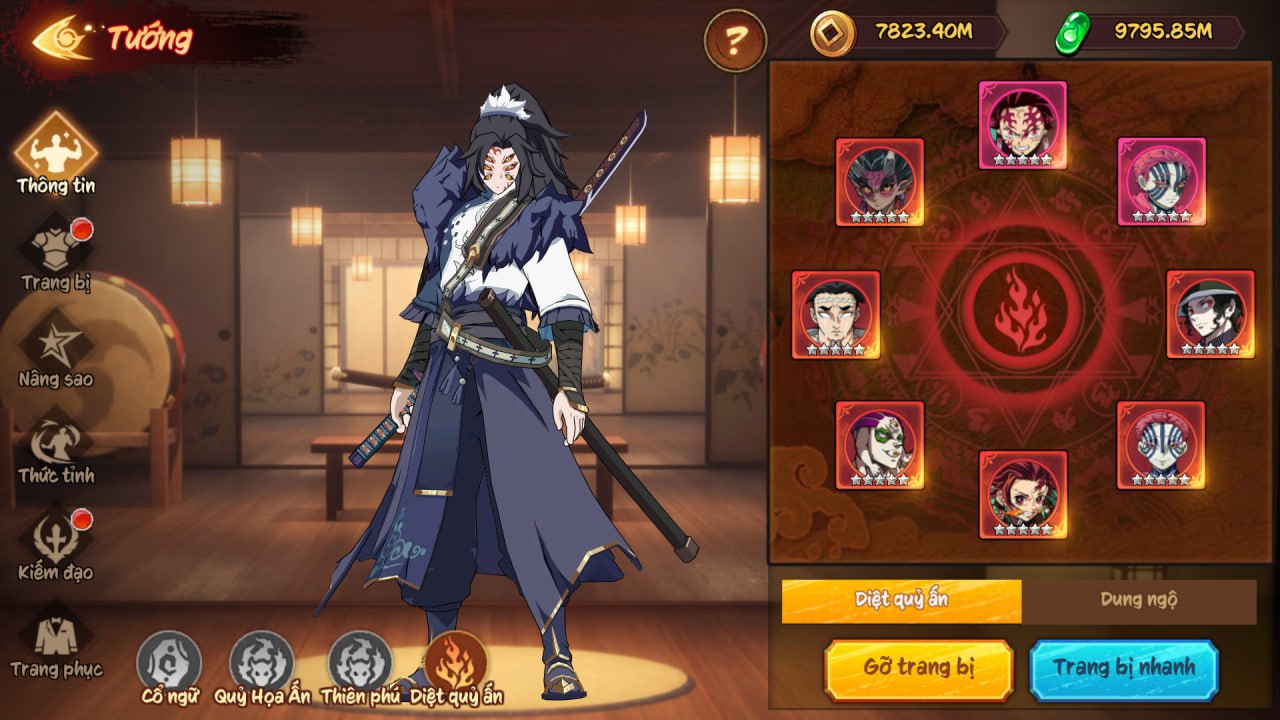1280x720 pixels.
Task: Open the Trang phục costume section
Action: [56, 638]
